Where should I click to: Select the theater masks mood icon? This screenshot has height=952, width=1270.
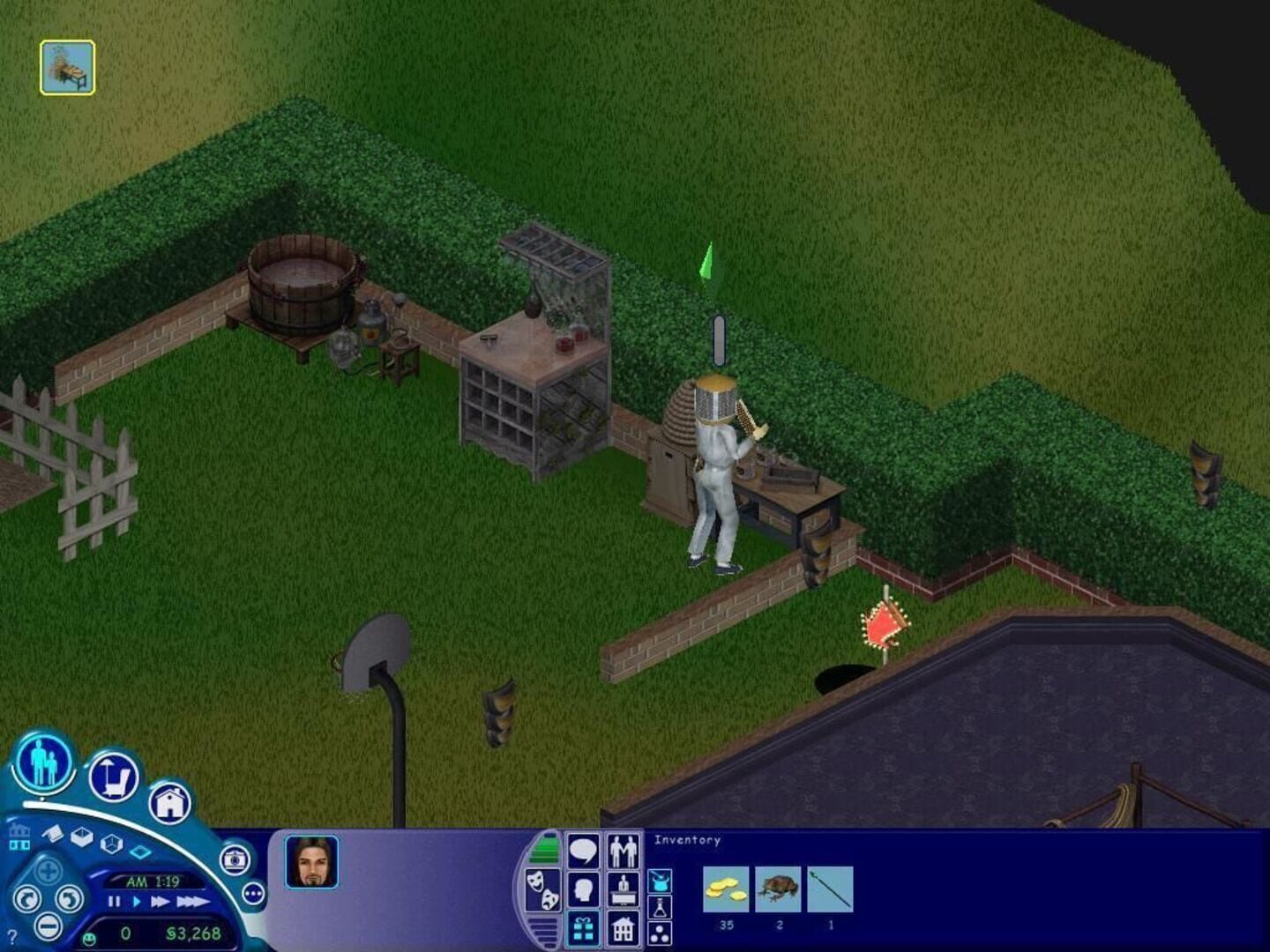point(542,889)
